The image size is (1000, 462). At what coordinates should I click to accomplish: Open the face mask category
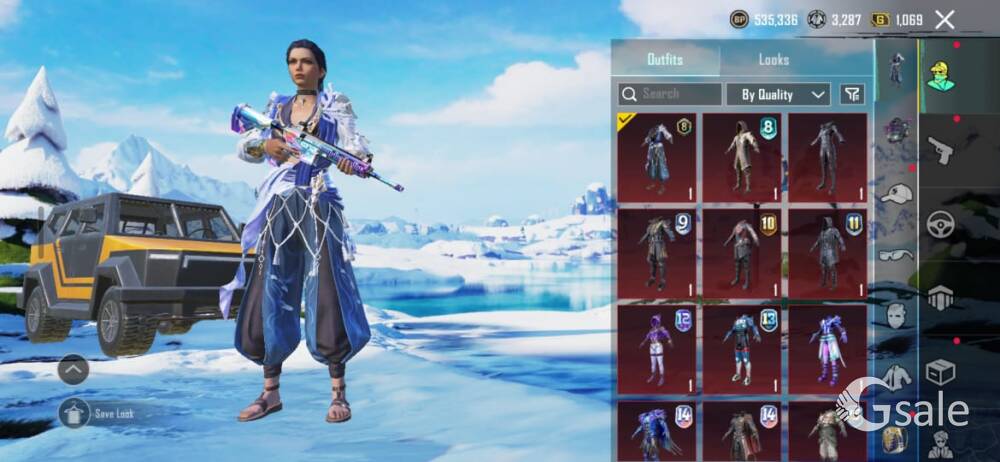coord(896,315)
